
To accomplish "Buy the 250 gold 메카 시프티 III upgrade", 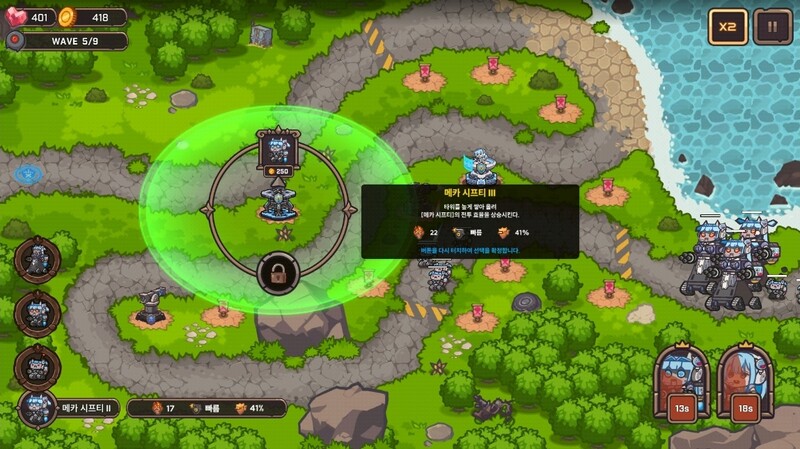I will [278, 152].
